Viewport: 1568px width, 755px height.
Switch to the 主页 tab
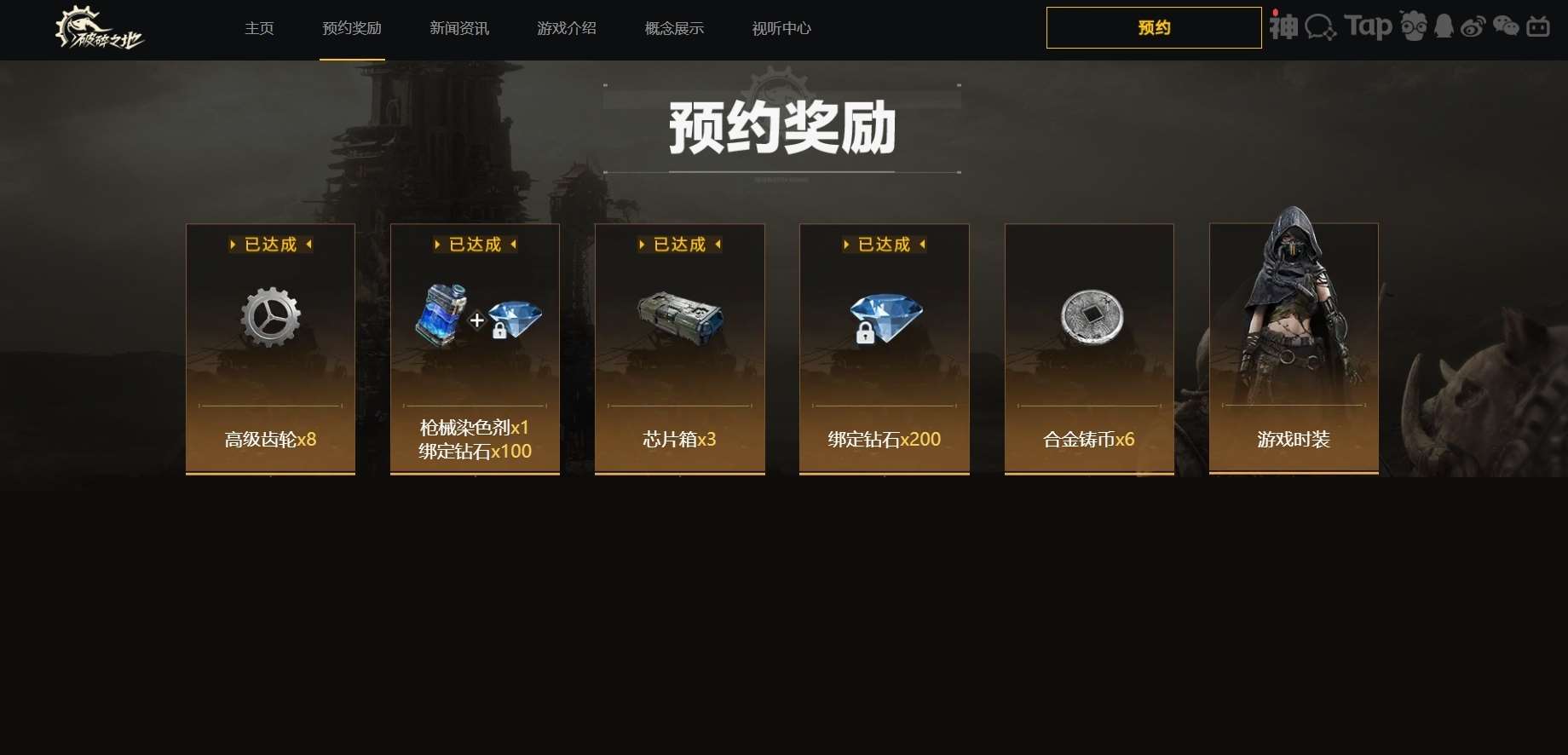pyautogui.click(x=259, y=28)
